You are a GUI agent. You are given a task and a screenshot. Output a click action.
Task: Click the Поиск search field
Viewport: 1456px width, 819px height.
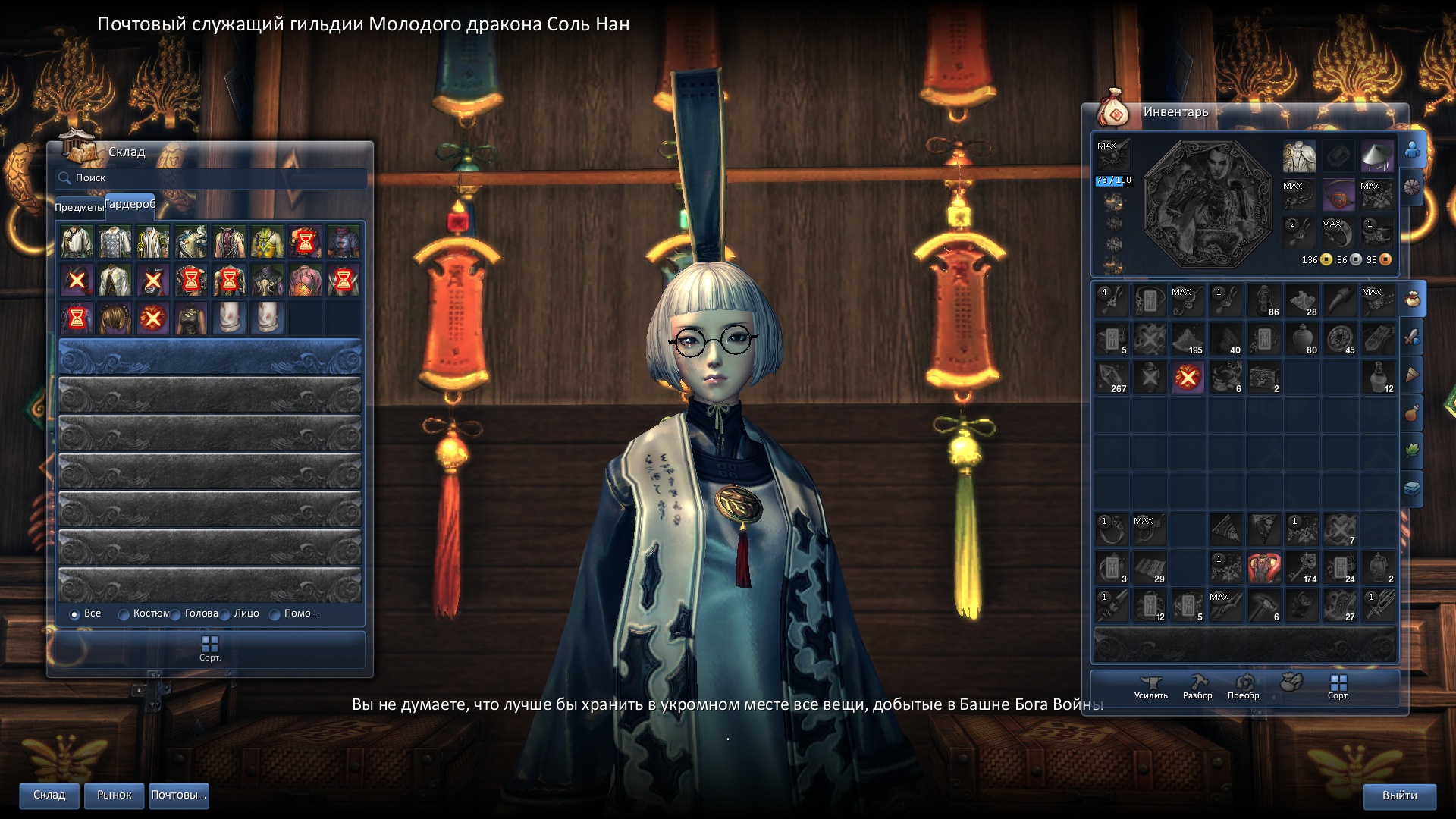[212, 178]
